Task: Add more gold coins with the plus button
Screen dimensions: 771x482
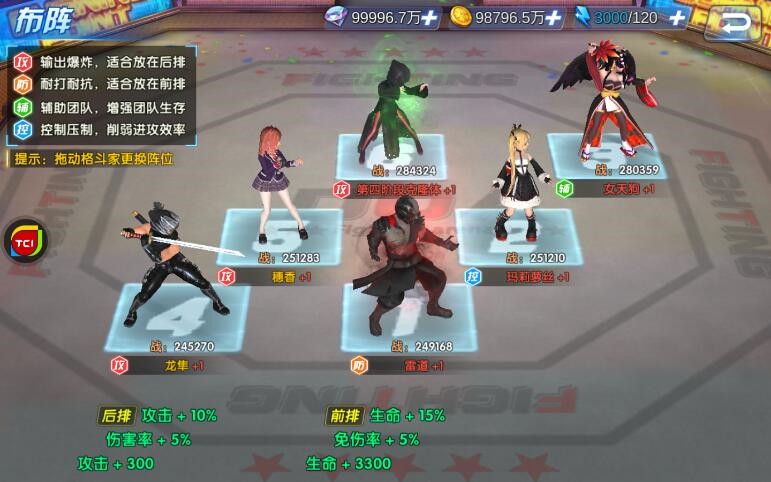Action: (x=553, y=18)
